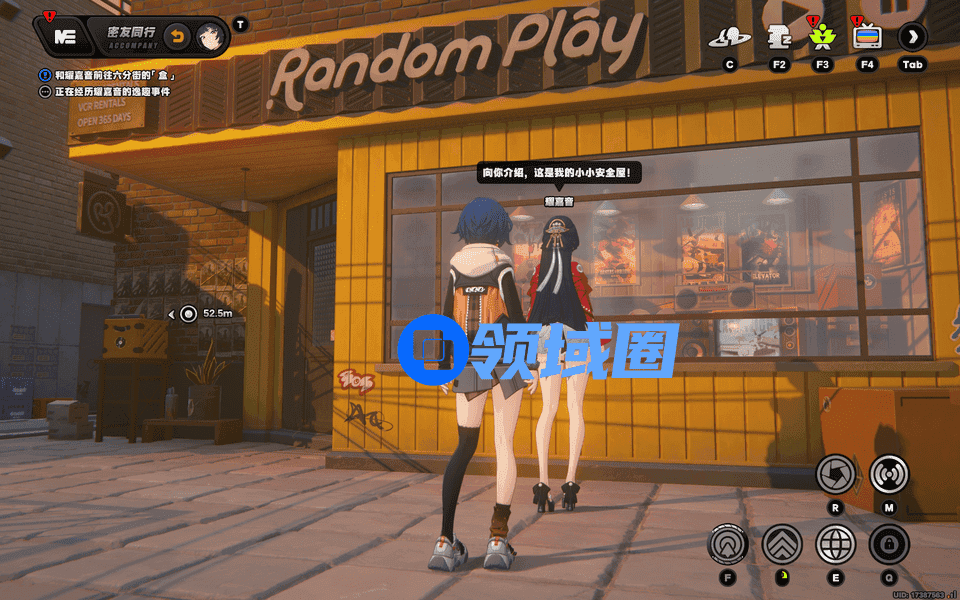Activate the upward-arrow circle button
The image size is (960, 600).
pyautogui.click(x=728, y=544)
